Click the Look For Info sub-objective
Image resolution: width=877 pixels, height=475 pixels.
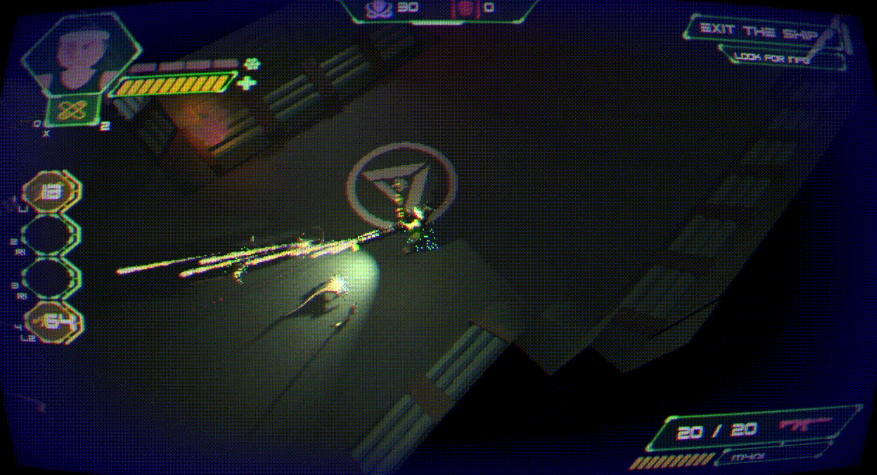[773, 58]
